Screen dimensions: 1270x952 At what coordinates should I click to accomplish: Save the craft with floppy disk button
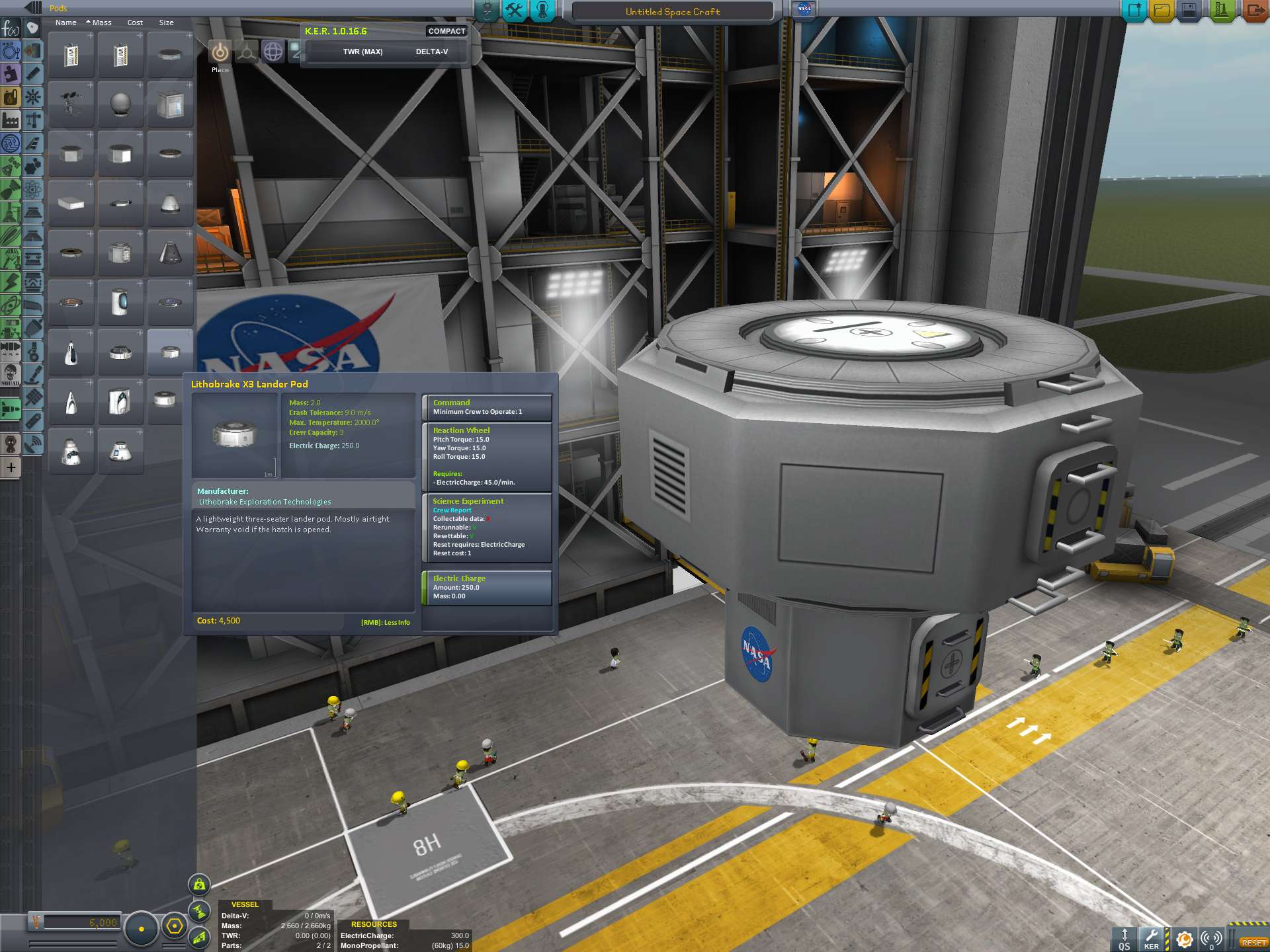1189,11
